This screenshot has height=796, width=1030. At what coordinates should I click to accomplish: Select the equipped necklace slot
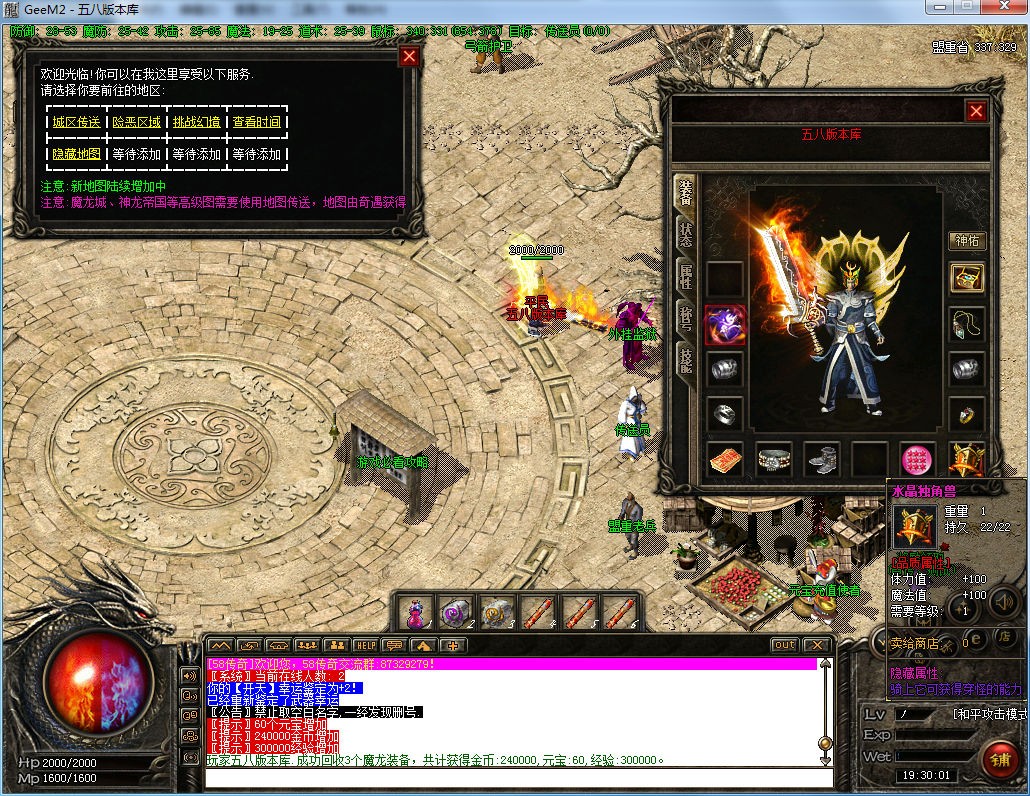(x=966, y=323)
